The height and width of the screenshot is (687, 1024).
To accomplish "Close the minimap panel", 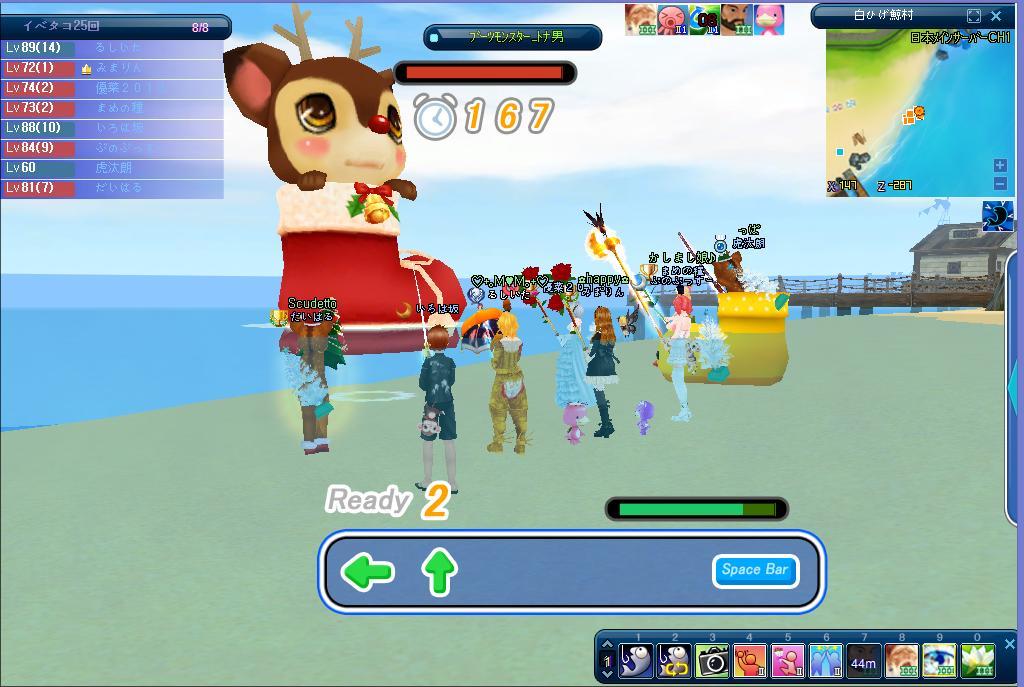I will (x=996, y=16).
